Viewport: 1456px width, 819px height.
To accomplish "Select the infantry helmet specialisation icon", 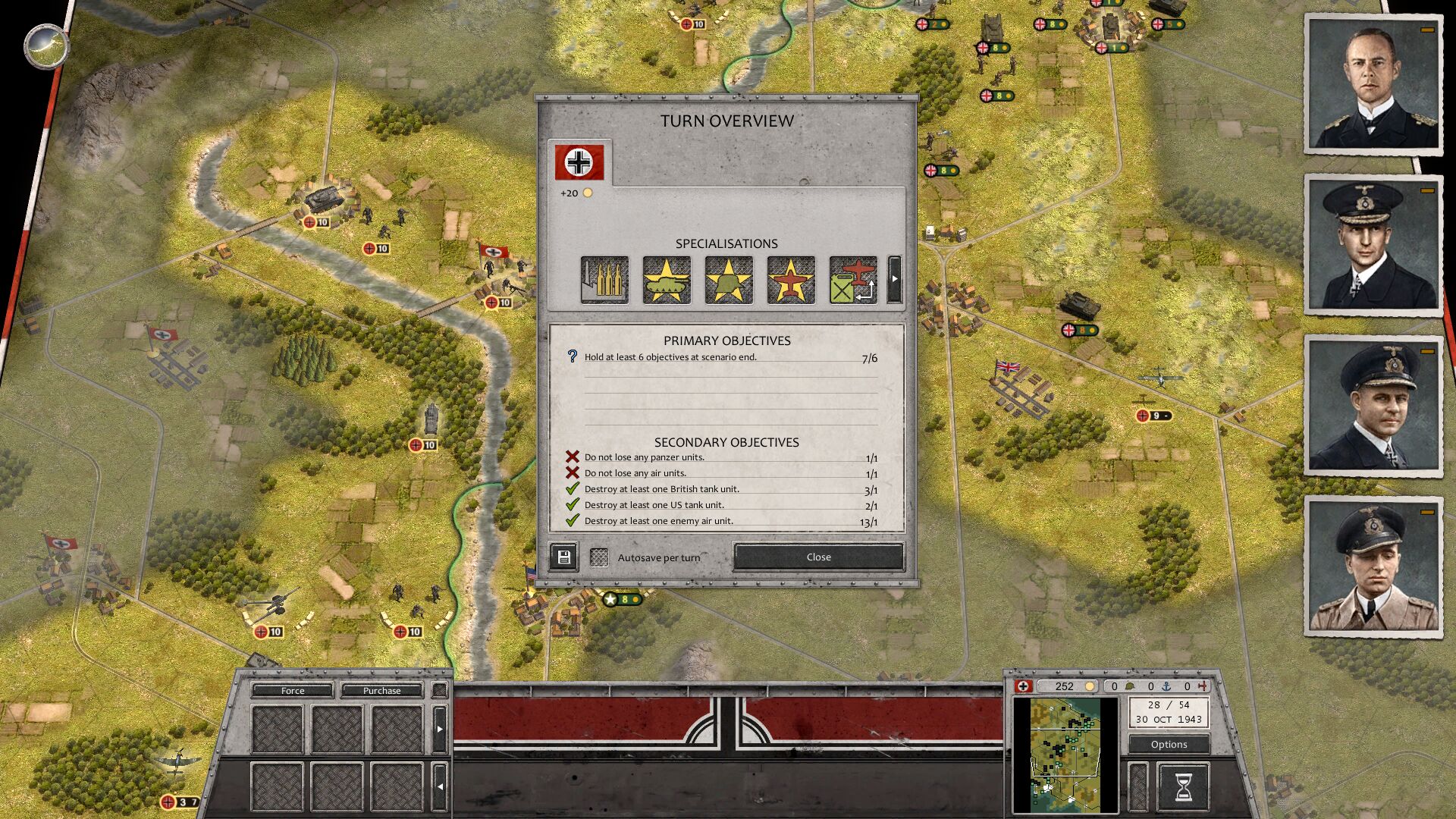I will 728,279.
